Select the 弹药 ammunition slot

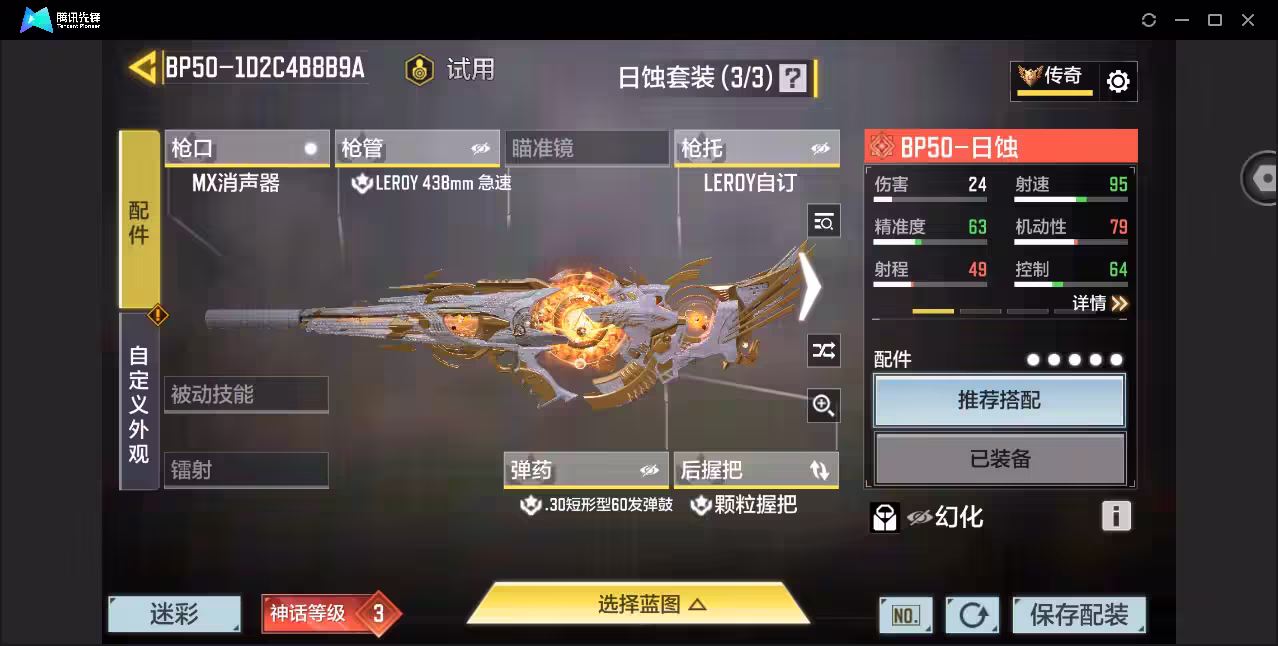coord(586,470)
